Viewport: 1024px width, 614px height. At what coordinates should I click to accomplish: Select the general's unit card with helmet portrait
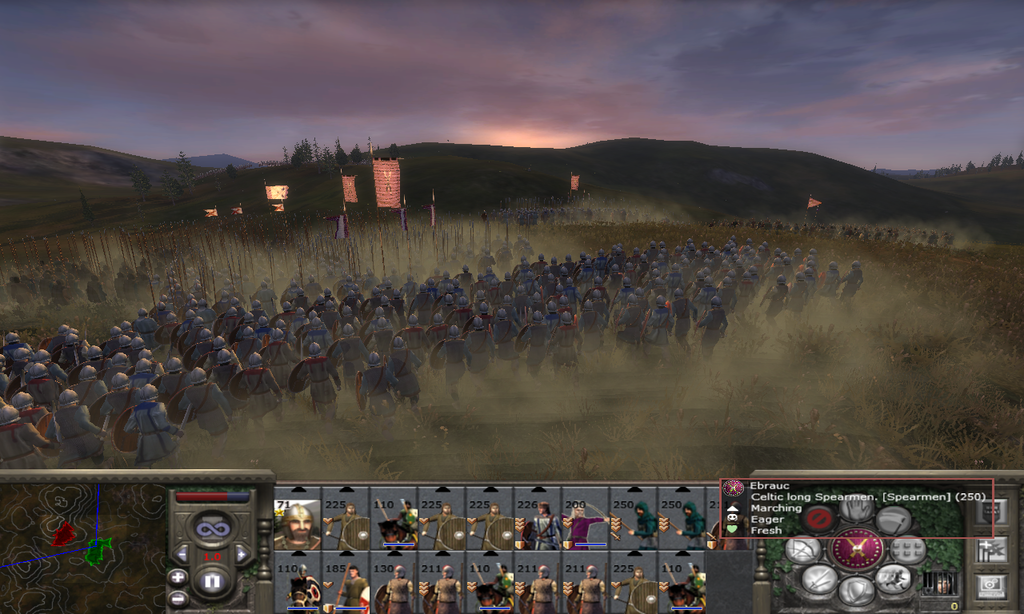pos(297,522)
